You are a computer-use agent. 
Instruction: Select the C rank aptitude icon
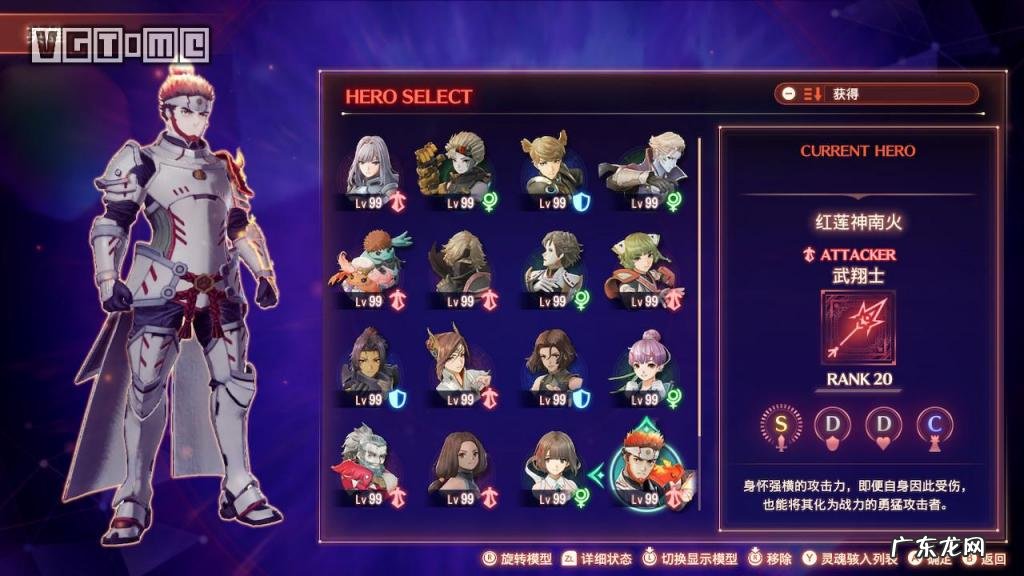[x=933, y=424]
